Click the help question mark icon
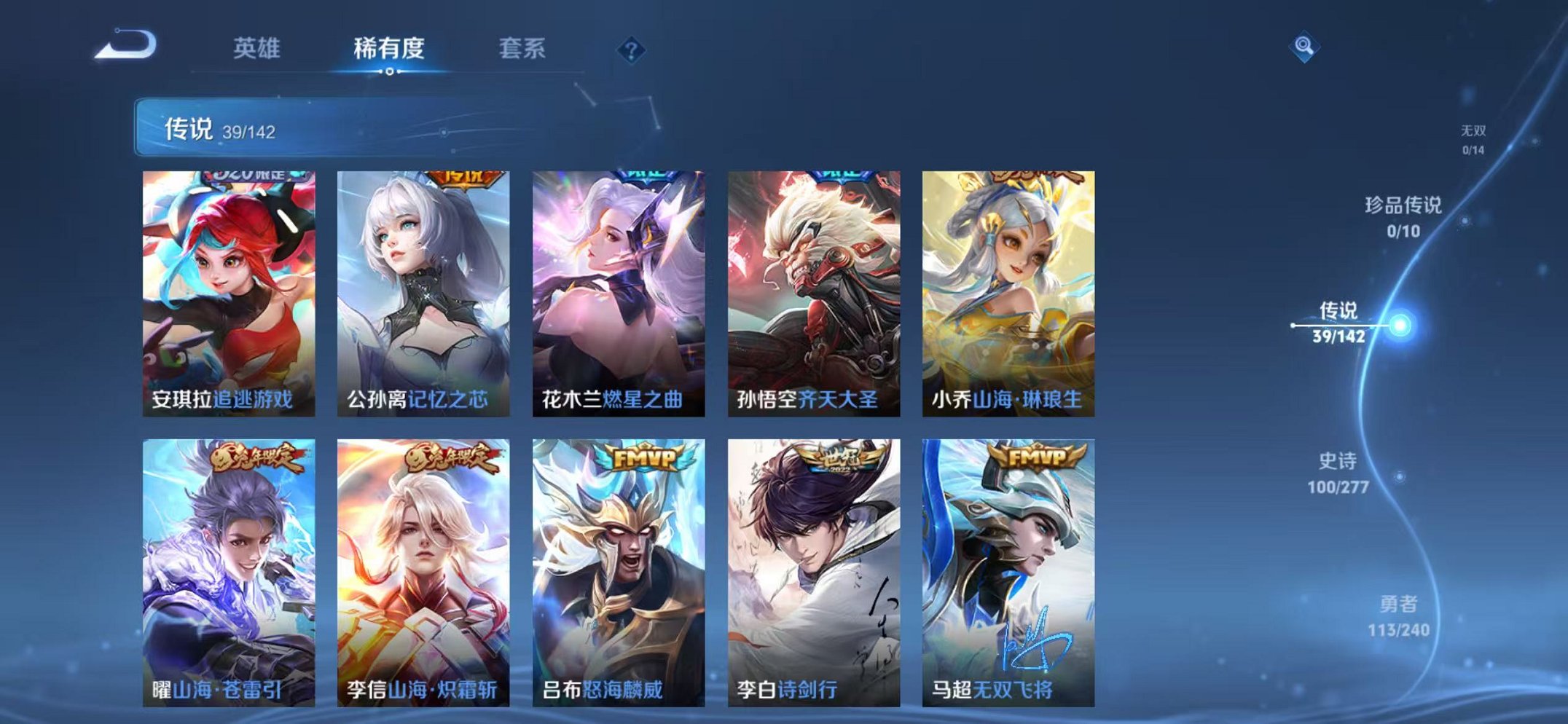The height and width of the screenshot is (724, 1568). pyautogui.click(x=632, y=50)
